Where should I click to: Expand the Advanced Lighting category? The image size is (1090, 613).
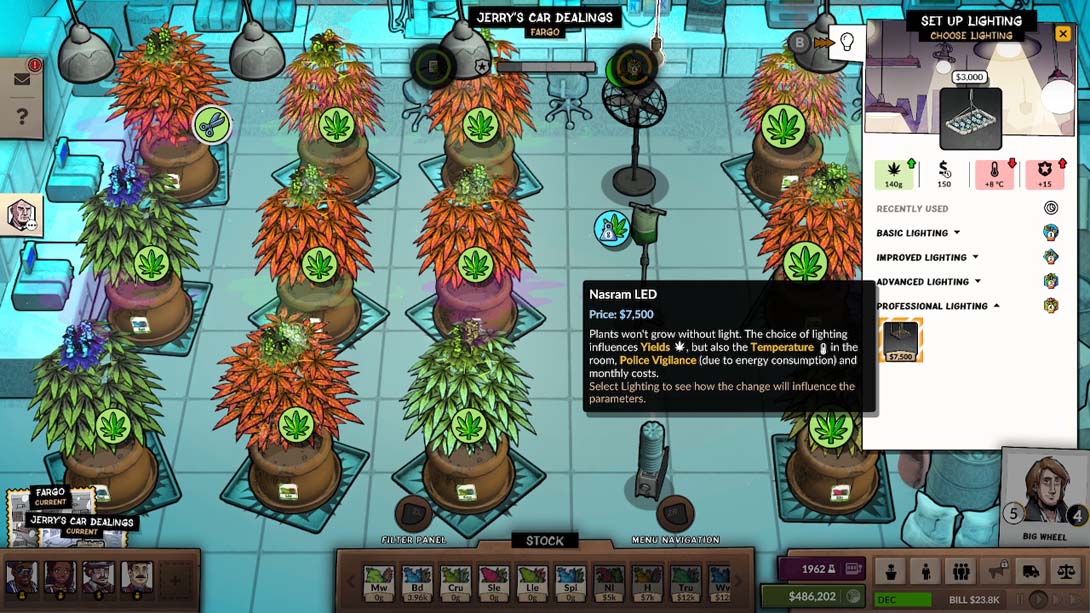(x=928, y=282)
